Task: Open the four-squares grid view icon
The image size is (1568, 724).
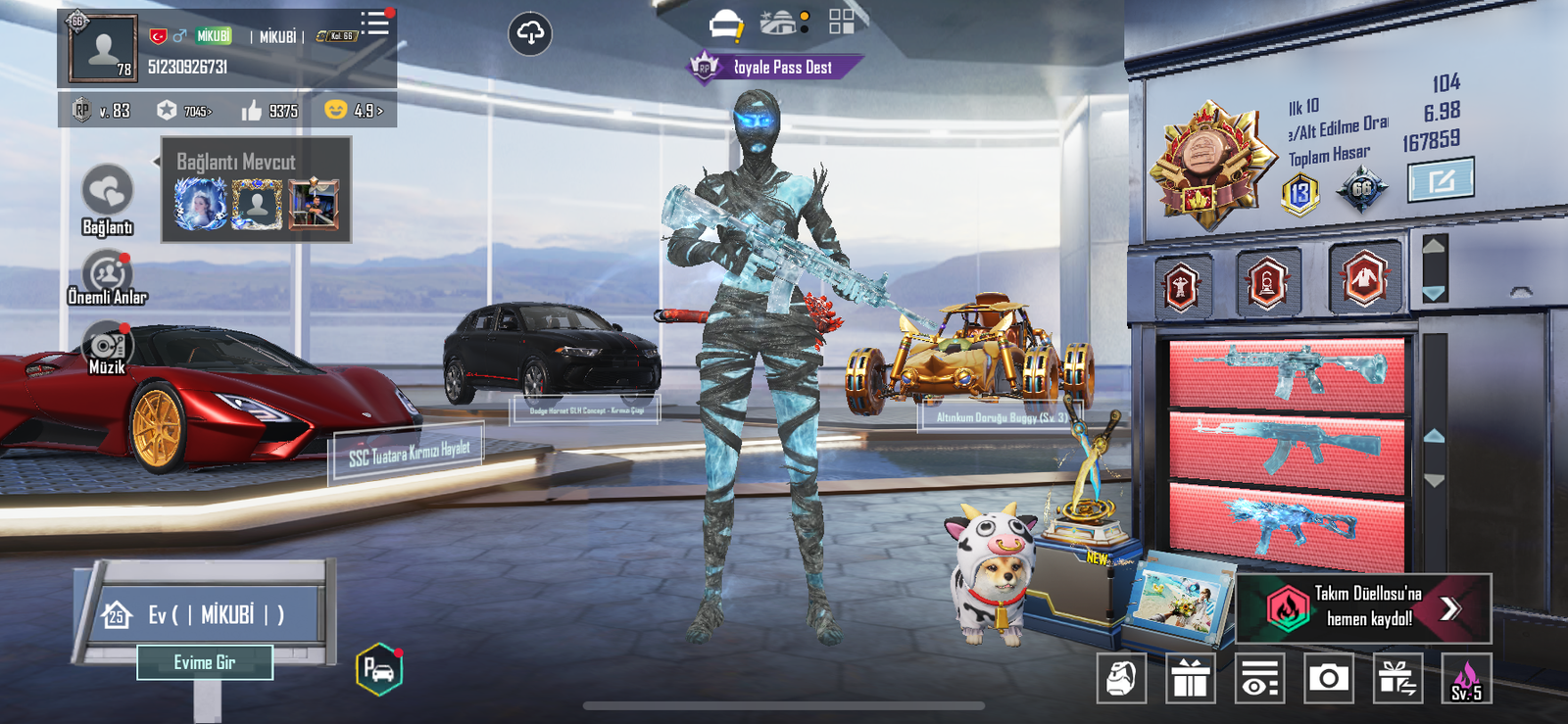Action: click(841, 22)
